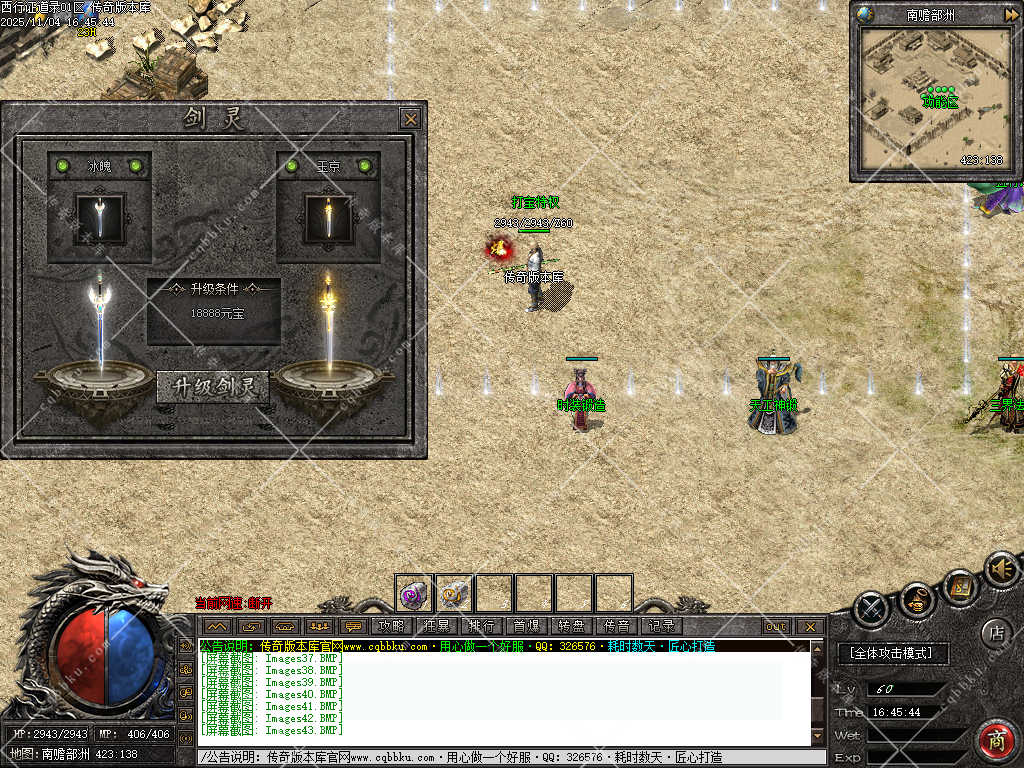
Task: Change the 全体攻击模式 attack mode
Action: point(890,653)
